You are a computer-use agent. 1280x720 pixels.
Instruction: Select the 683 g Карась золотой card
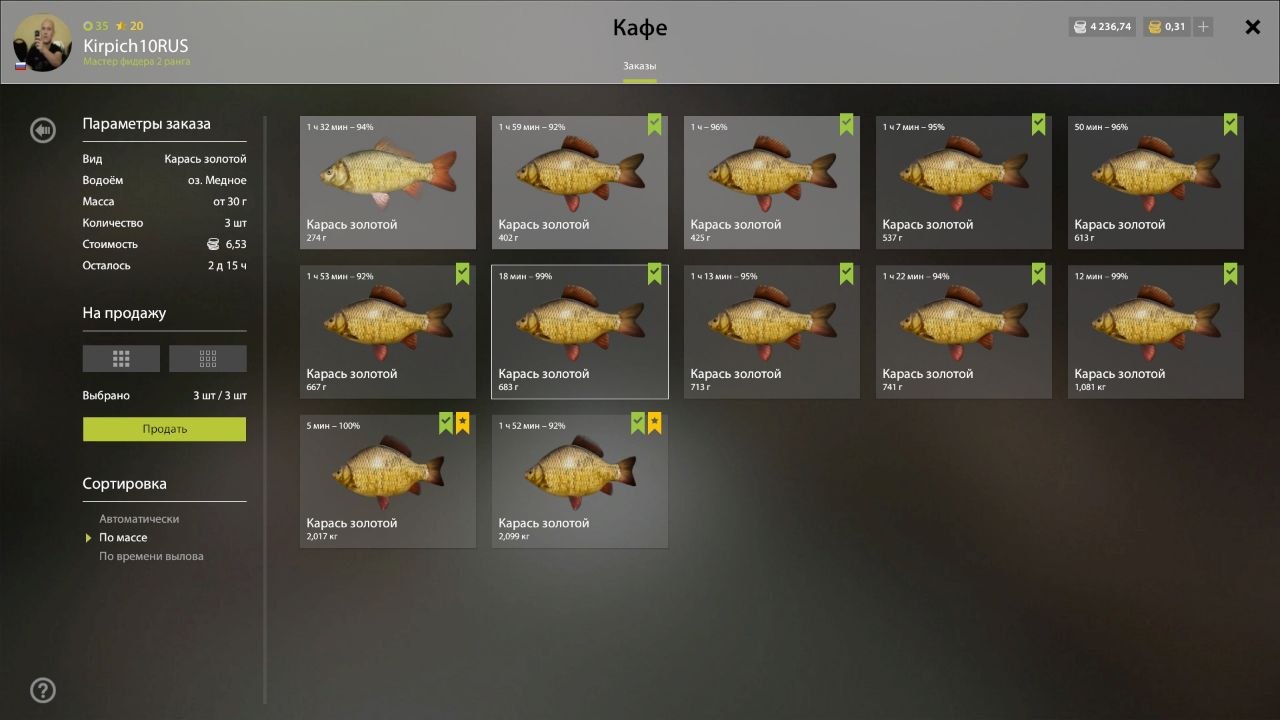tap(579, 331)
